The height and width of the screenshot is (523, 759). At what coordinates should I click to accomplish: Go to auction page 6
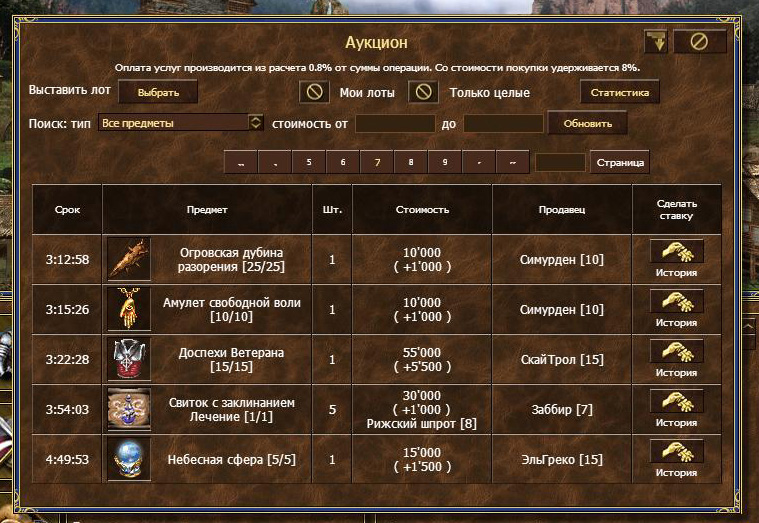[x=343, y=162]
